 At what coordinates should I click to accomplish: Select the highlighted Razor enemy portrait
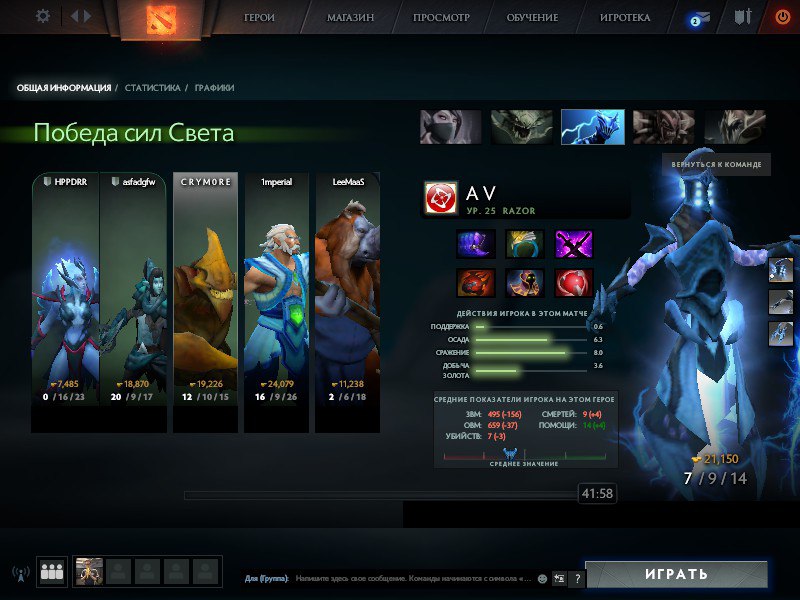592,127
